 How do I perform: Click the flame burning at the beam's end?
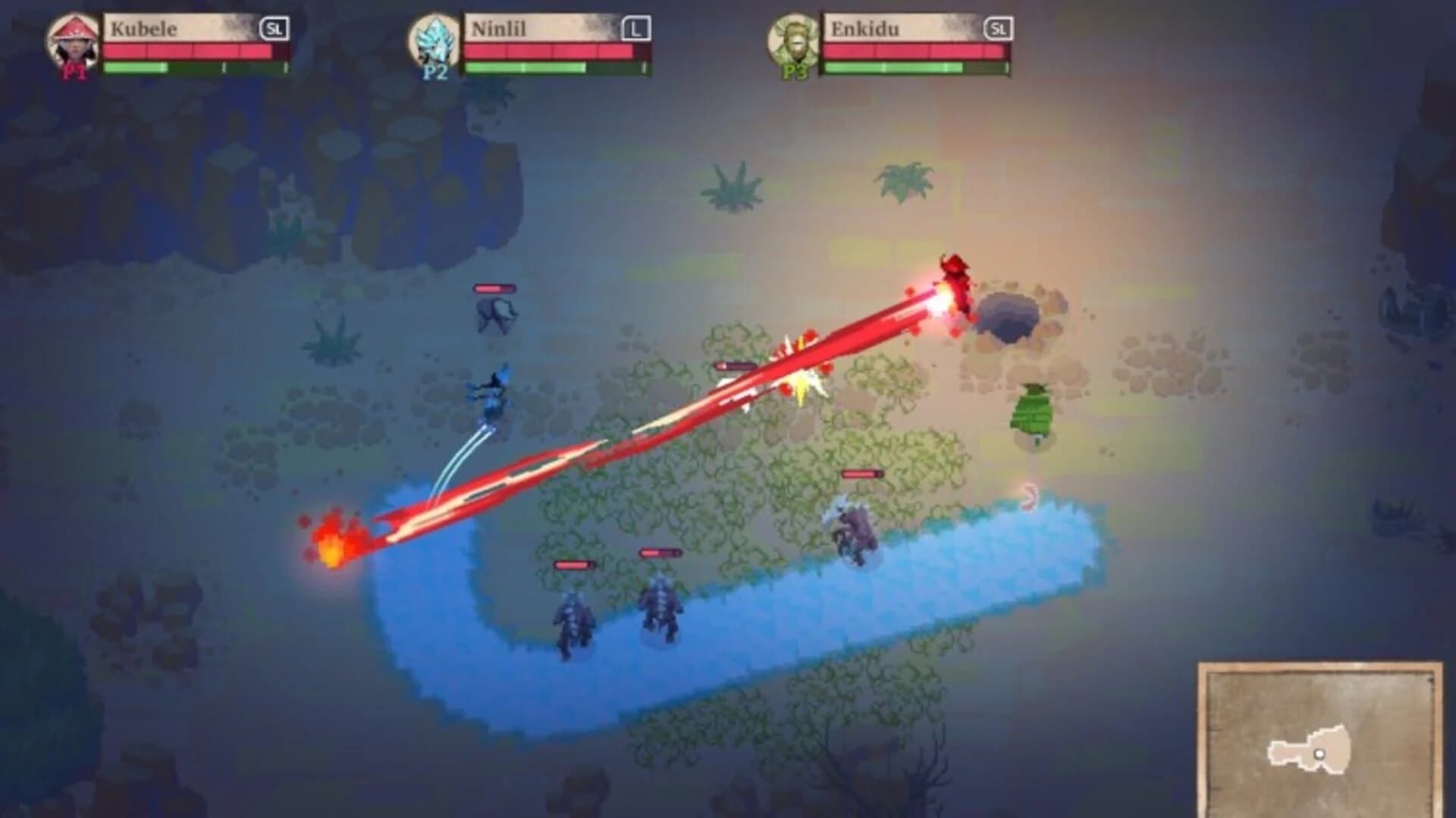pyautogui.click(x=334, y=546)
